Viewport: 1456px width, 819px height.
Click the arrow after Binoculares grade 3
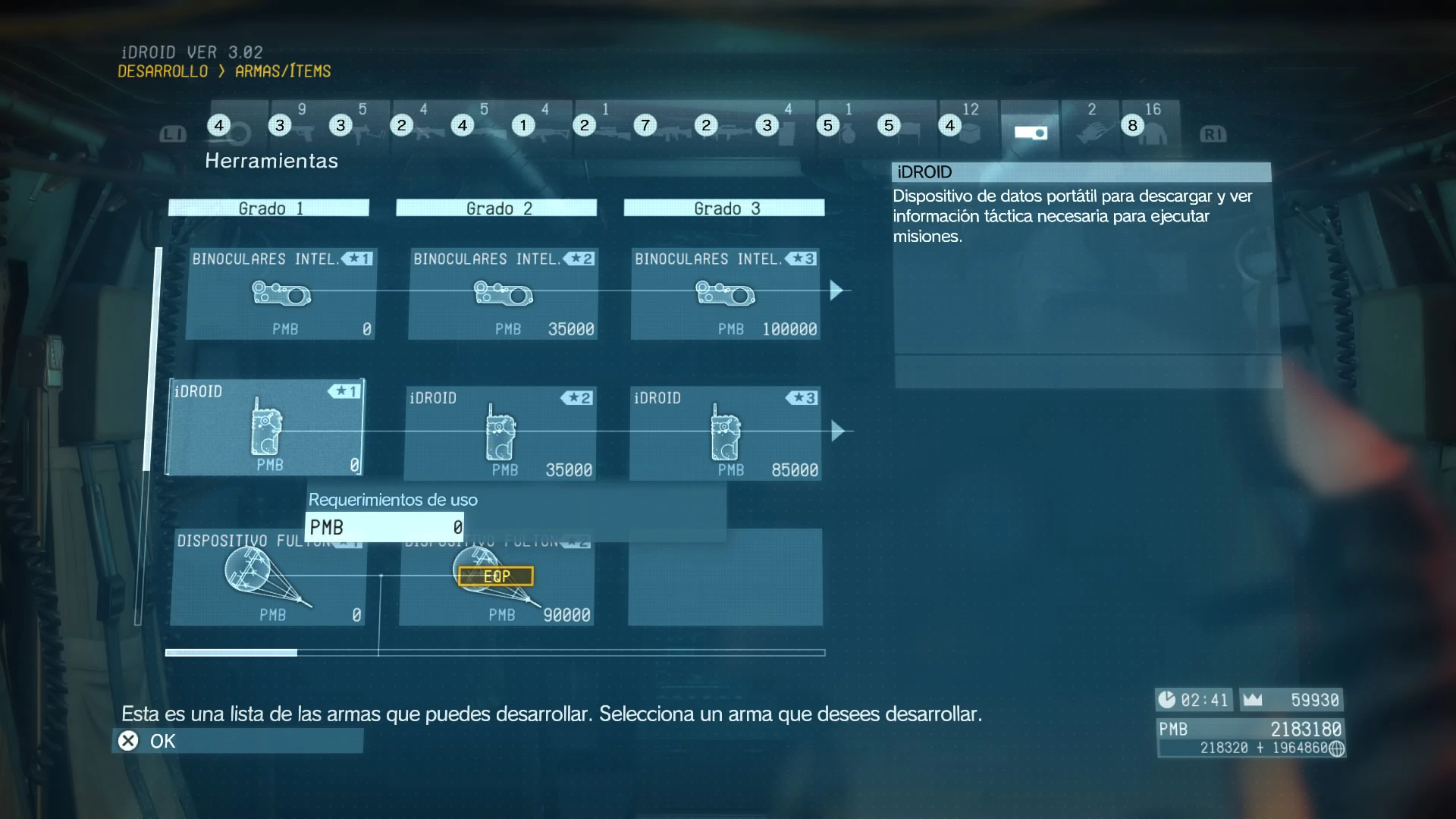pos(836,290)
